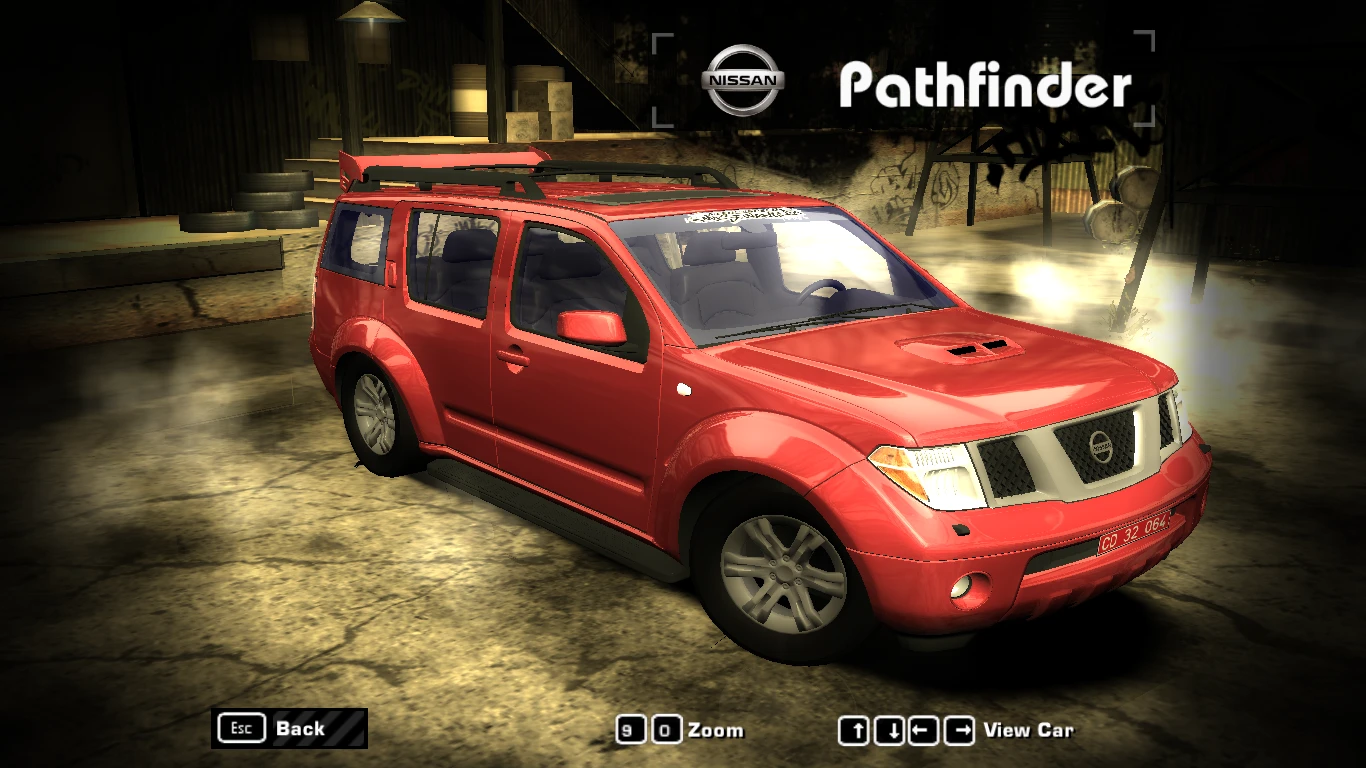
Task: Click the left arrow key icon
Action: point(921,731)
